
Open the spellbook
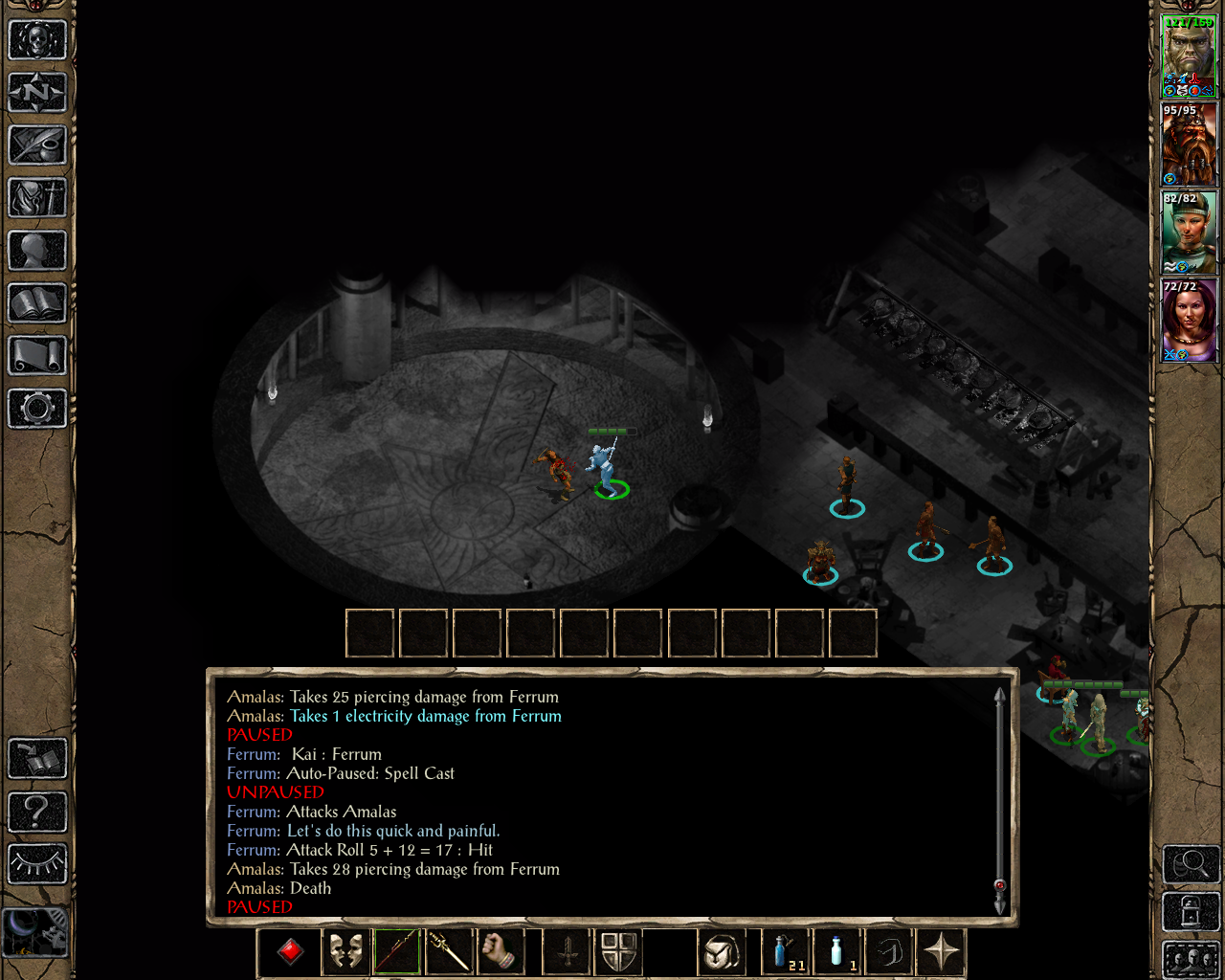[36, 303]
